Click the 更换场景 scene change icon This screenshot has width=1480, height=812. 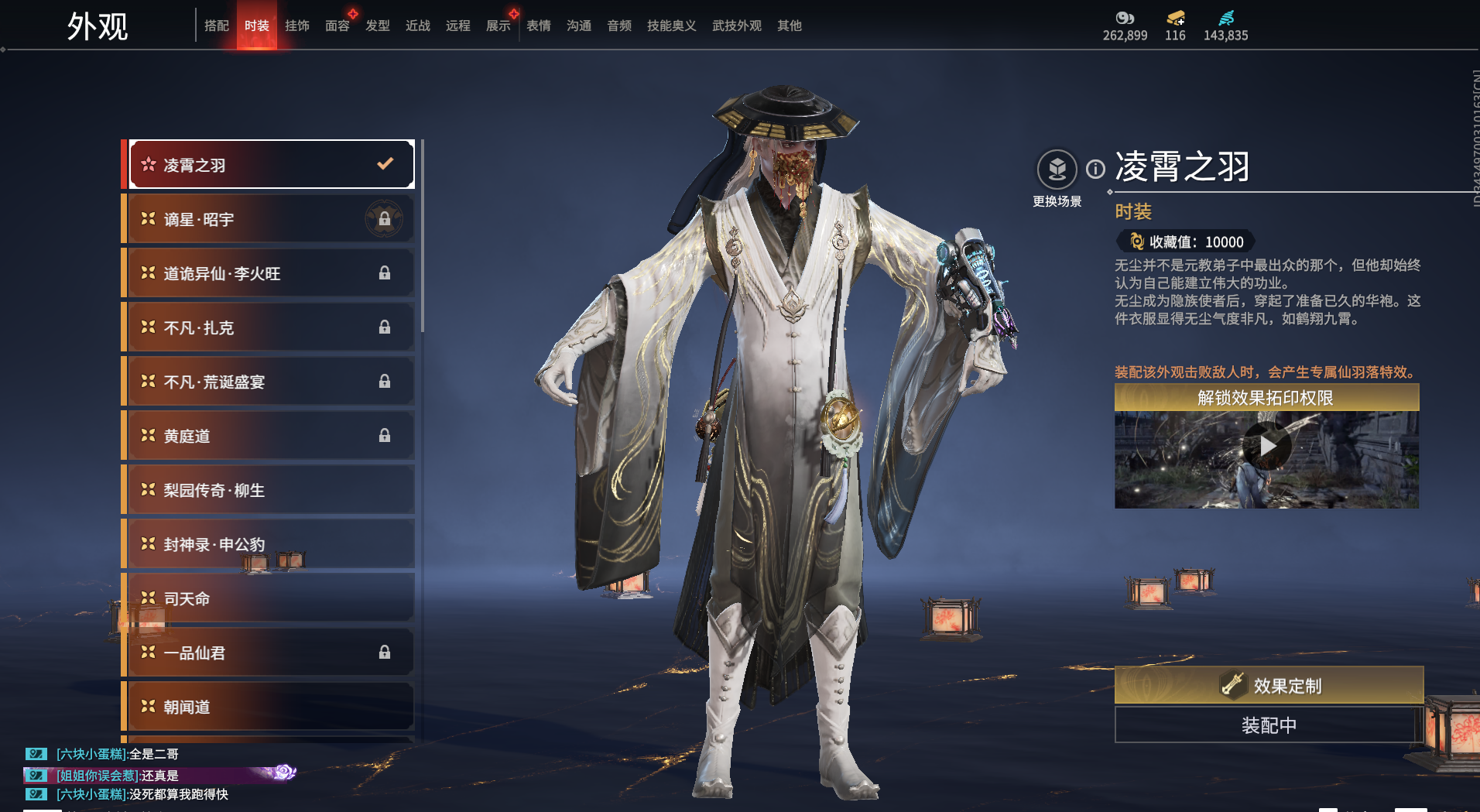coord(1057,170)
